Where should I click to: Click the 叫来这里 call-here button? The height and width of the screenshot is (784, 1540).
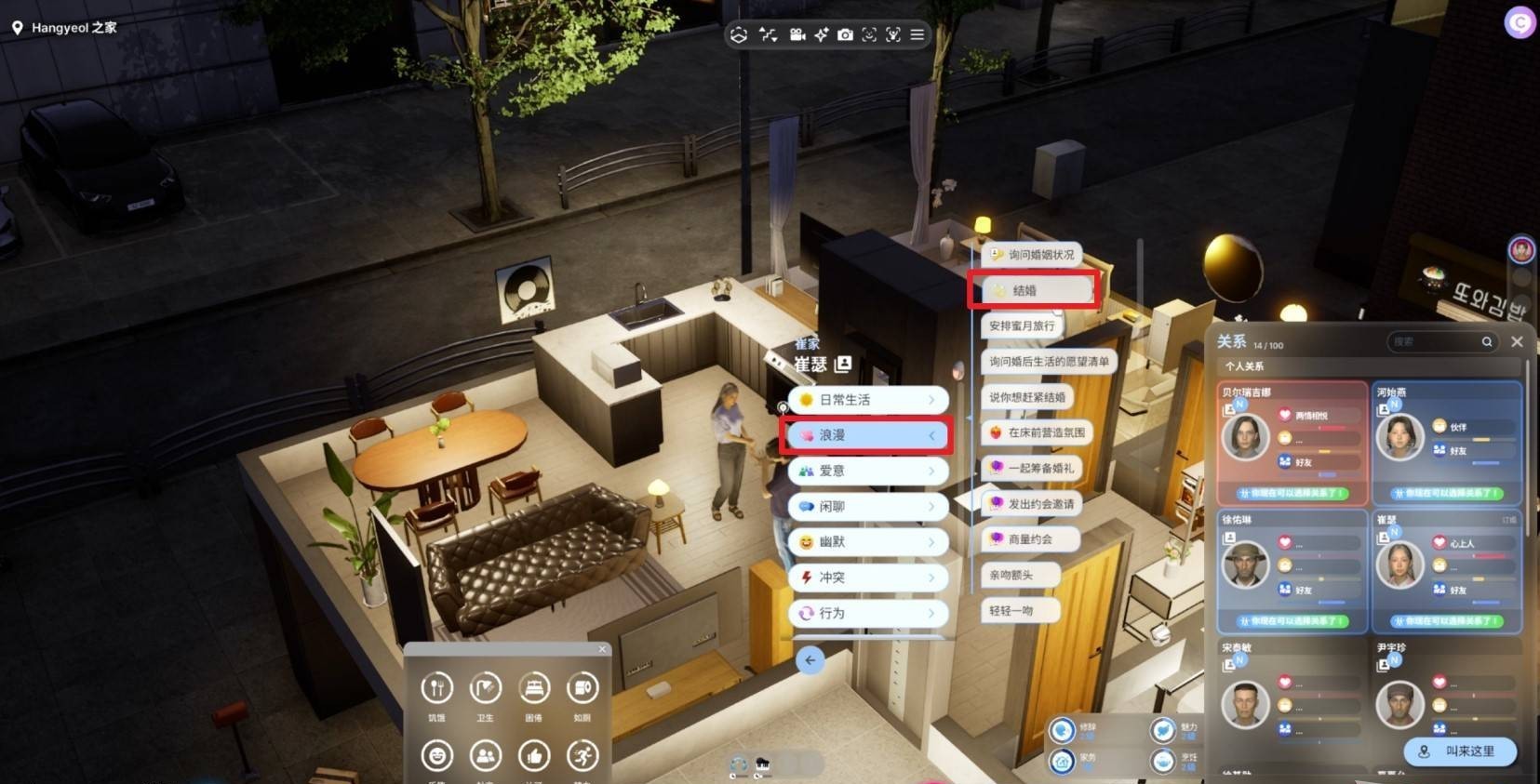point(1459,751)
